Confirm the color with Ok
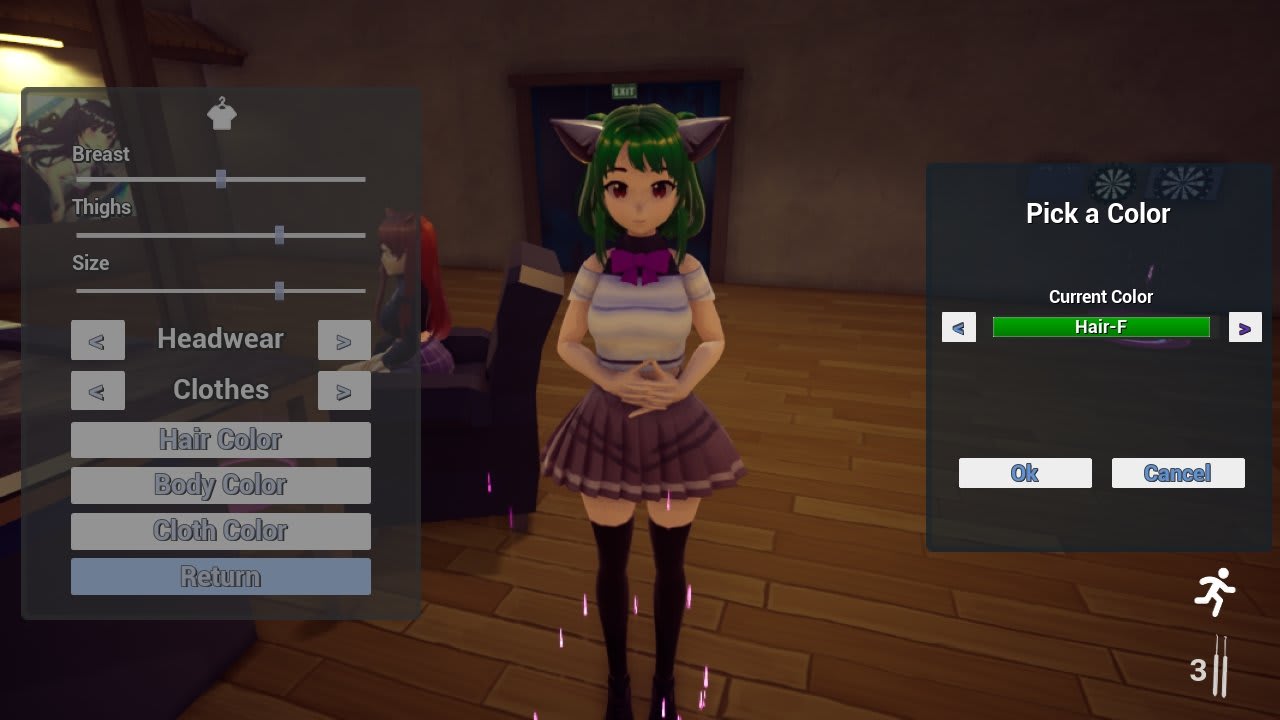 pos(1024,473)
